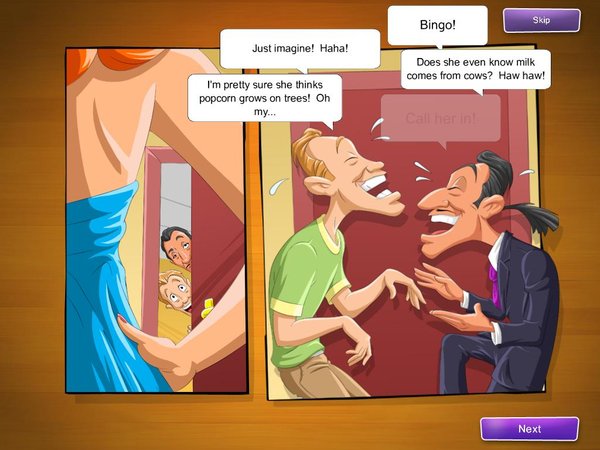The image size is (600, 450).
Task: Advance with the Next button
Action: [x=529, y=429]
